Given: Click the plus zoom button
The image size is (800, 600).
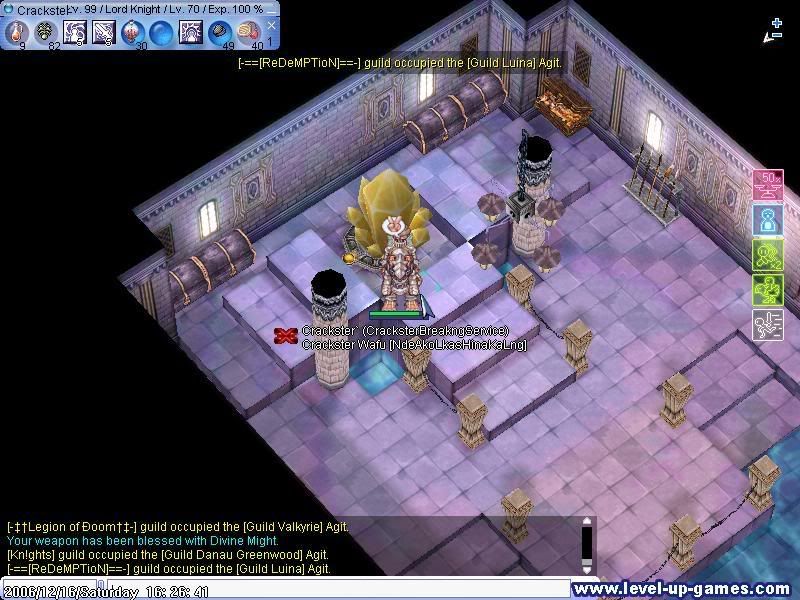Looking at the screenshot, I should [x=777, y=22].
